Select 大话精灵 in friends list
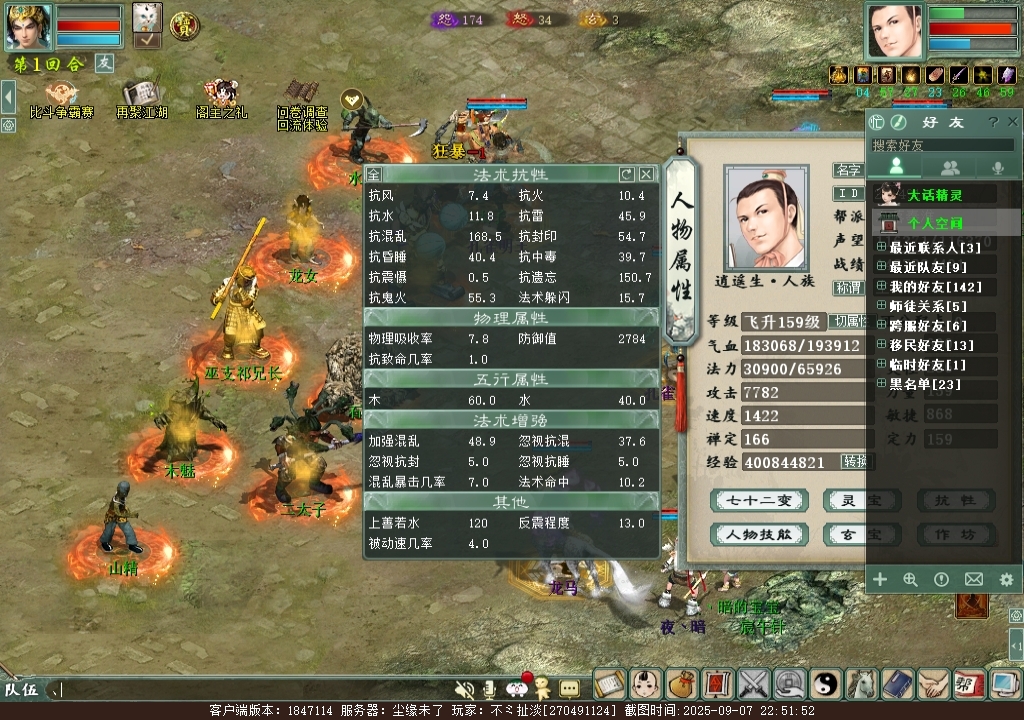1024x720 pixels. [x=936, y=195]
